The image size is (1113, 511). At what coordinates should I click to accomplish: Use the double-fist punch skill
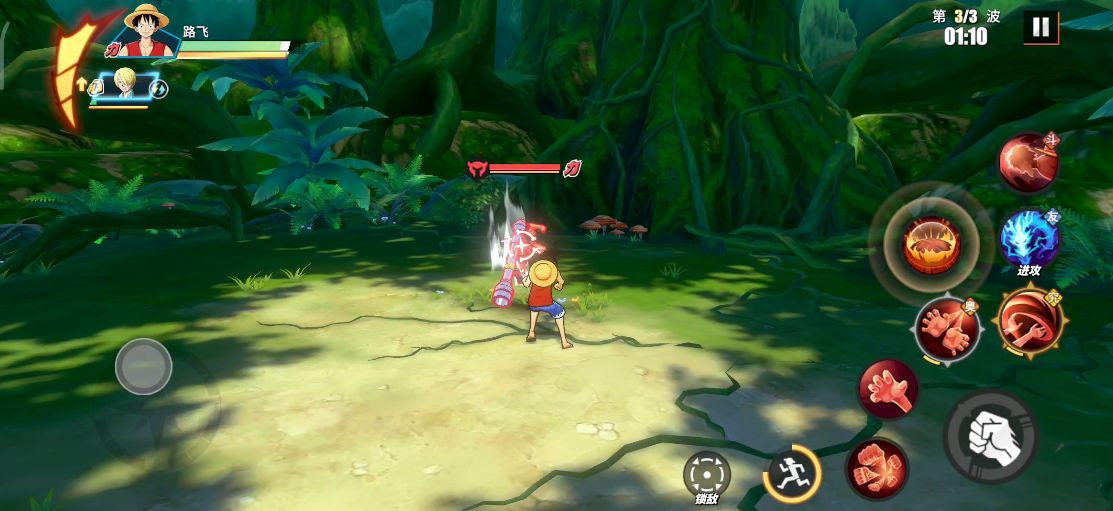pos(877,468)
